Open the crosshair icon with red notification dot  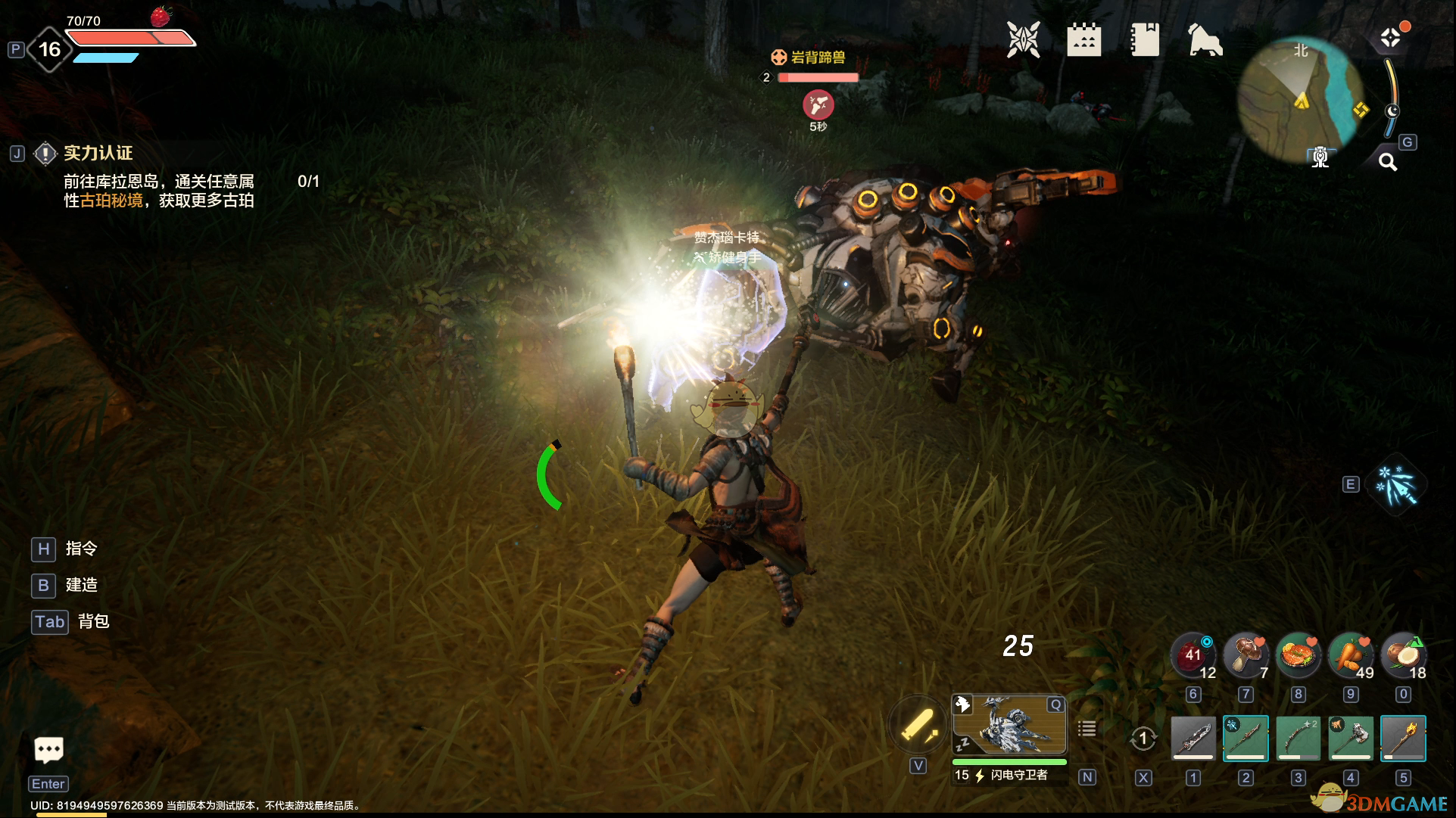pos(1391,38)
